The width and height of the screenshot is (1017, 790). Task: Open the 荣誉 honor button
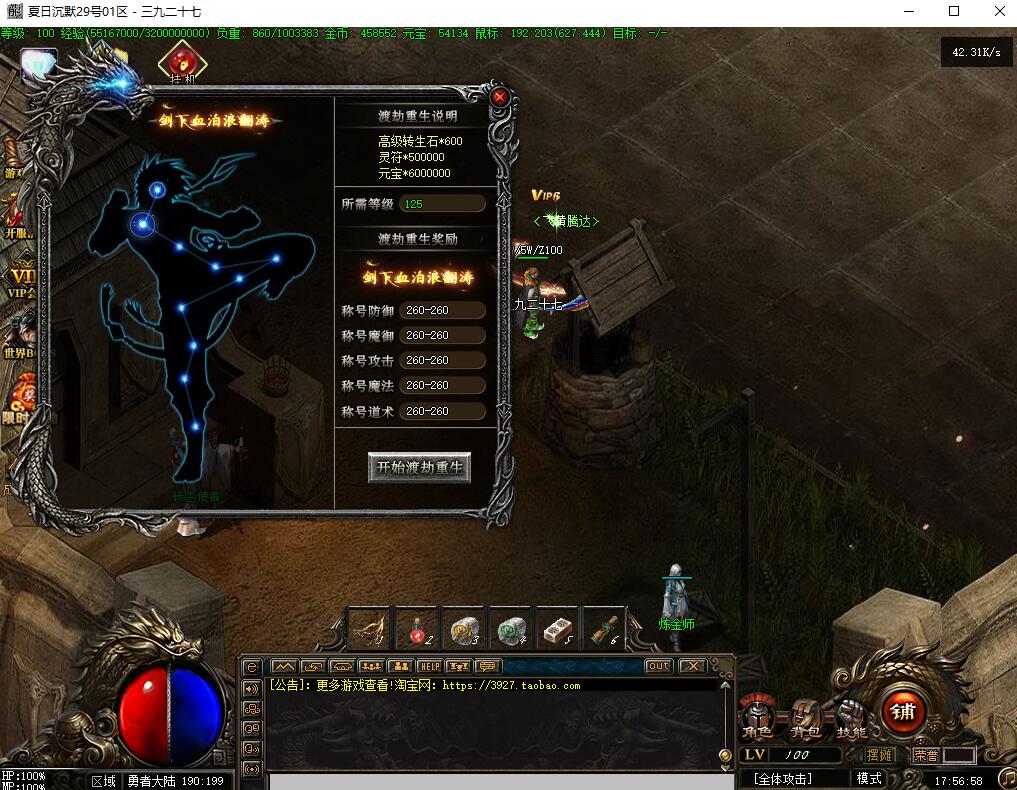(927, 755)
